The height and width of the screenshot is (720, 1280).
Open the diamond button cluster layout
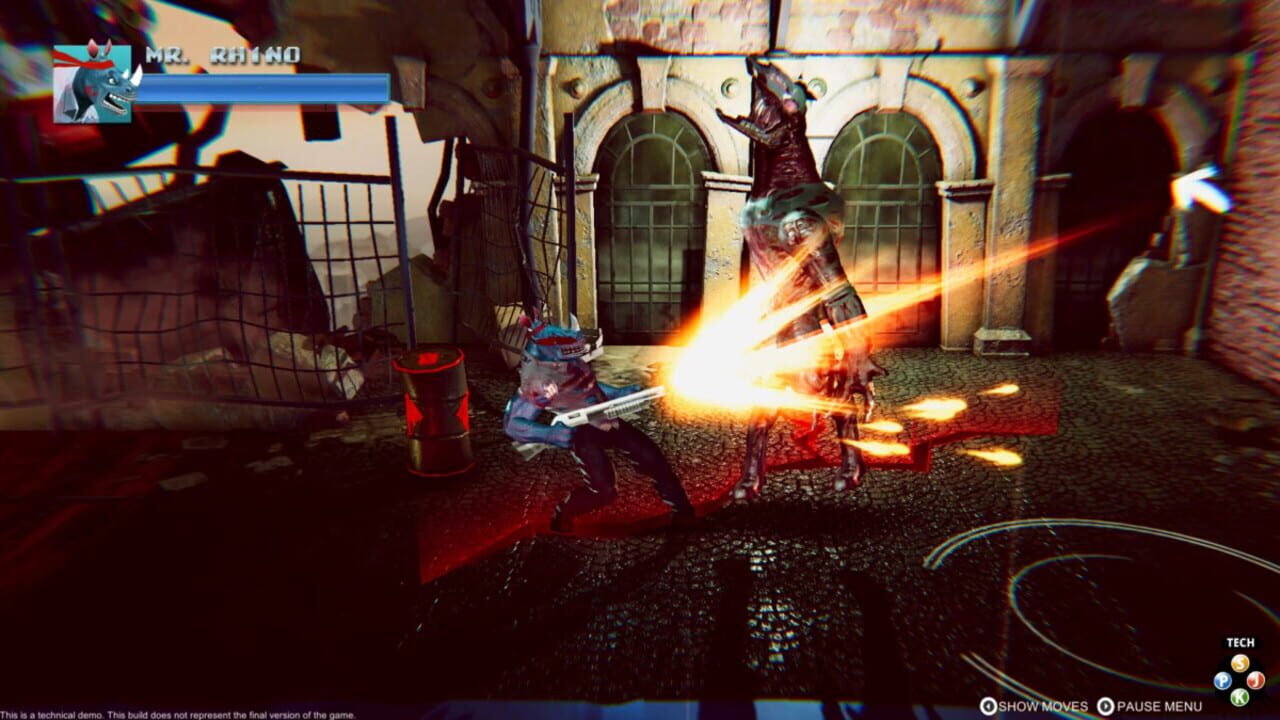1240,679
